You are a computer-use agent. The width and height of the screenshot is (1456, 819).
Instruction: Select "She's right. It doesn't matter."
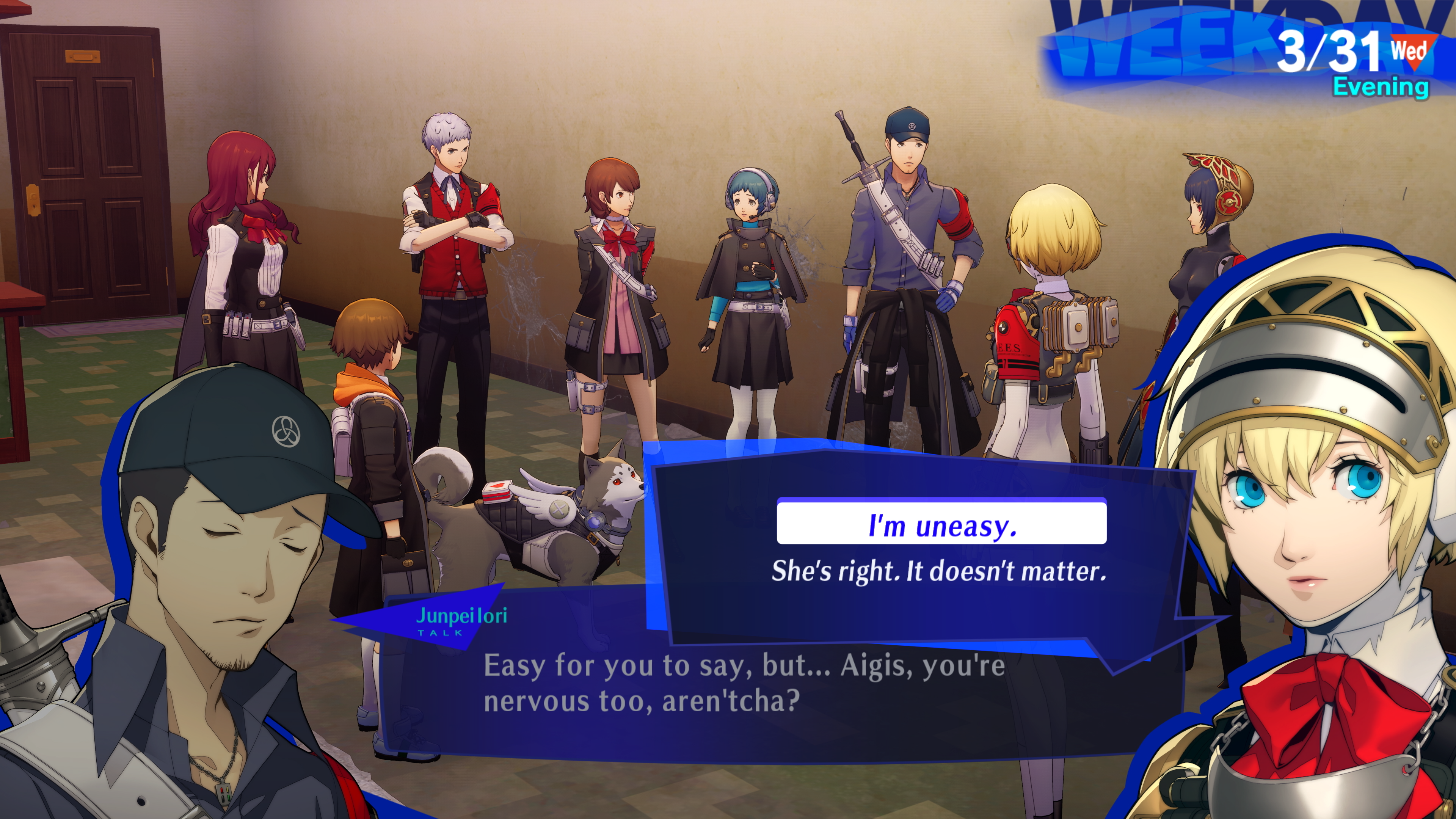[x=939, y=570]
